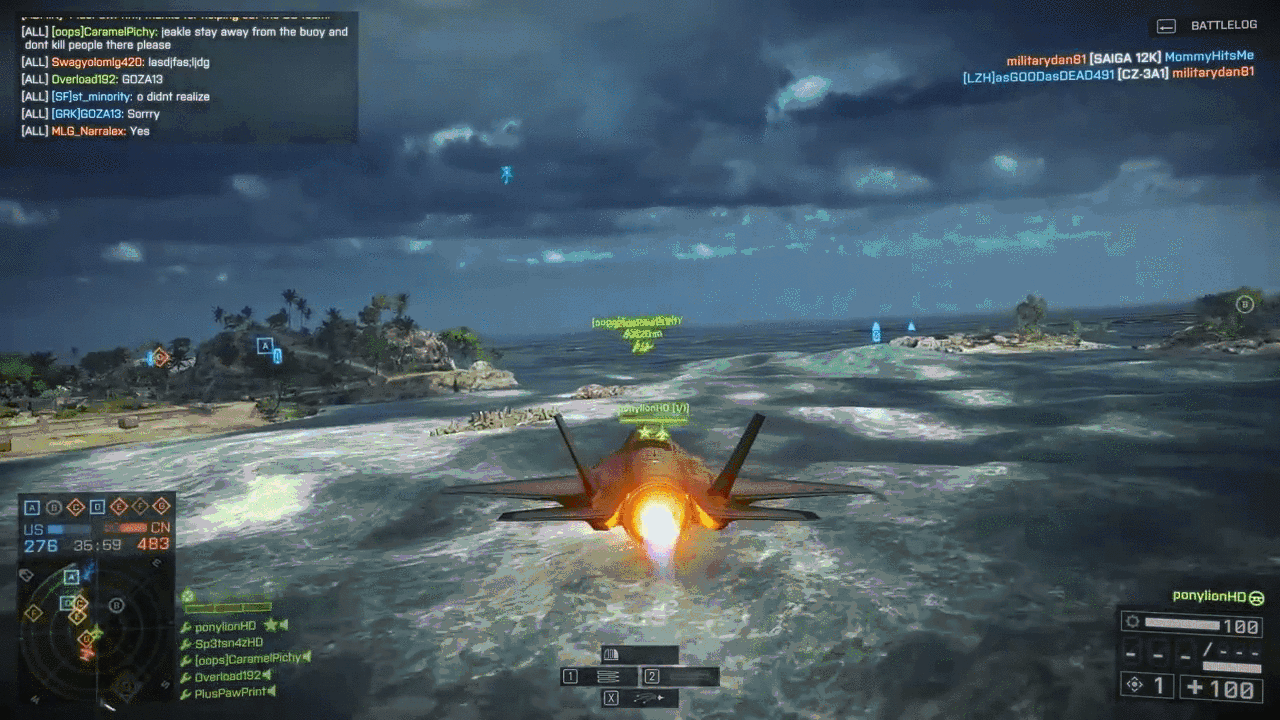This screenshot has width=1280, height=720.
Task: Click objective B marker on the minimap
Action: 116,604
